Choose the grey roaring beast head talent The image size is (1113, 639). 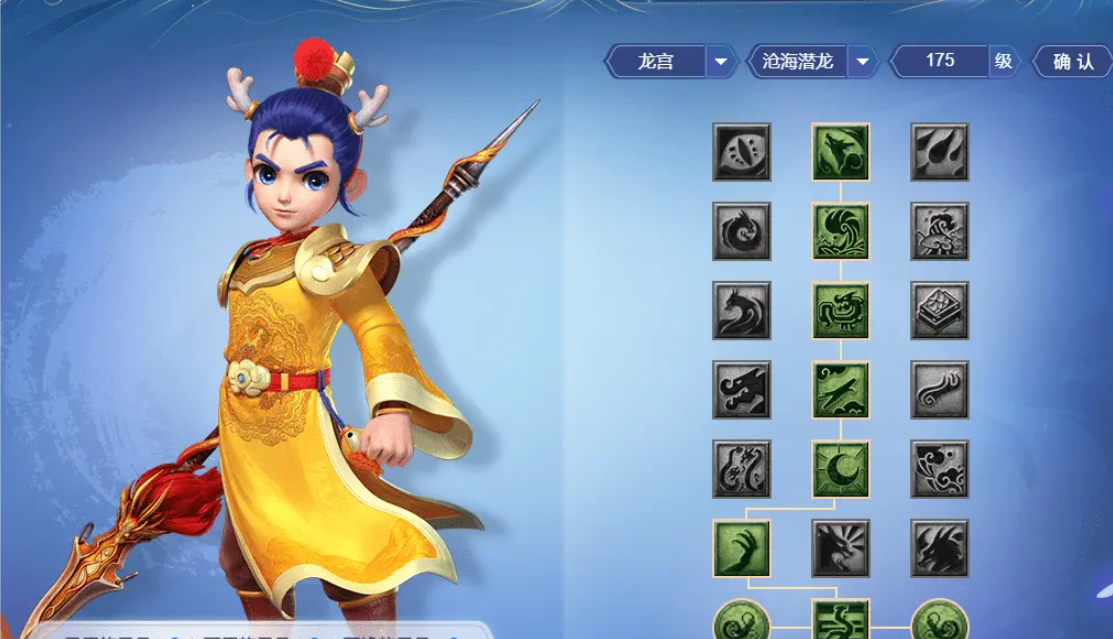pyautogui.click(x=840, y=548)
